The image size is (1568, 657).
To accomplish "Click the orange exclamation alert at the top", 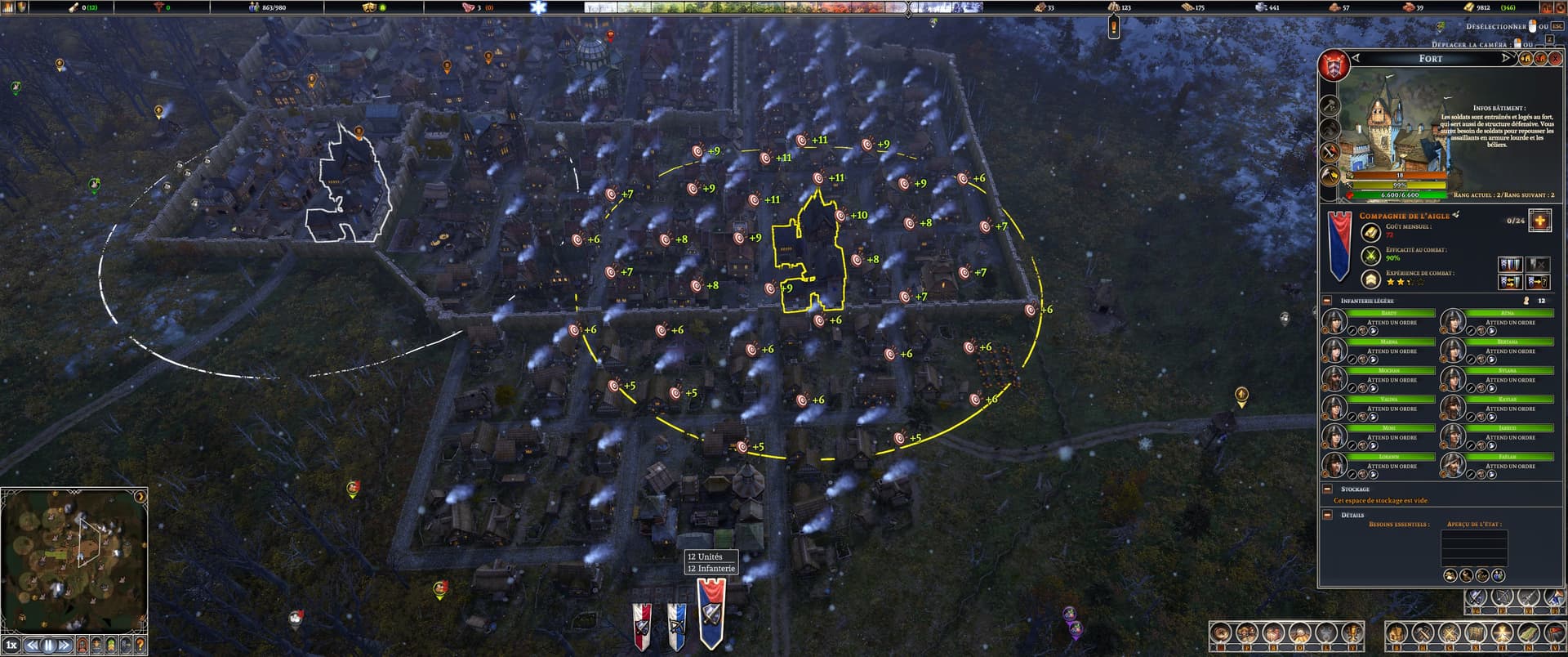I will (x=1113, y=27).
